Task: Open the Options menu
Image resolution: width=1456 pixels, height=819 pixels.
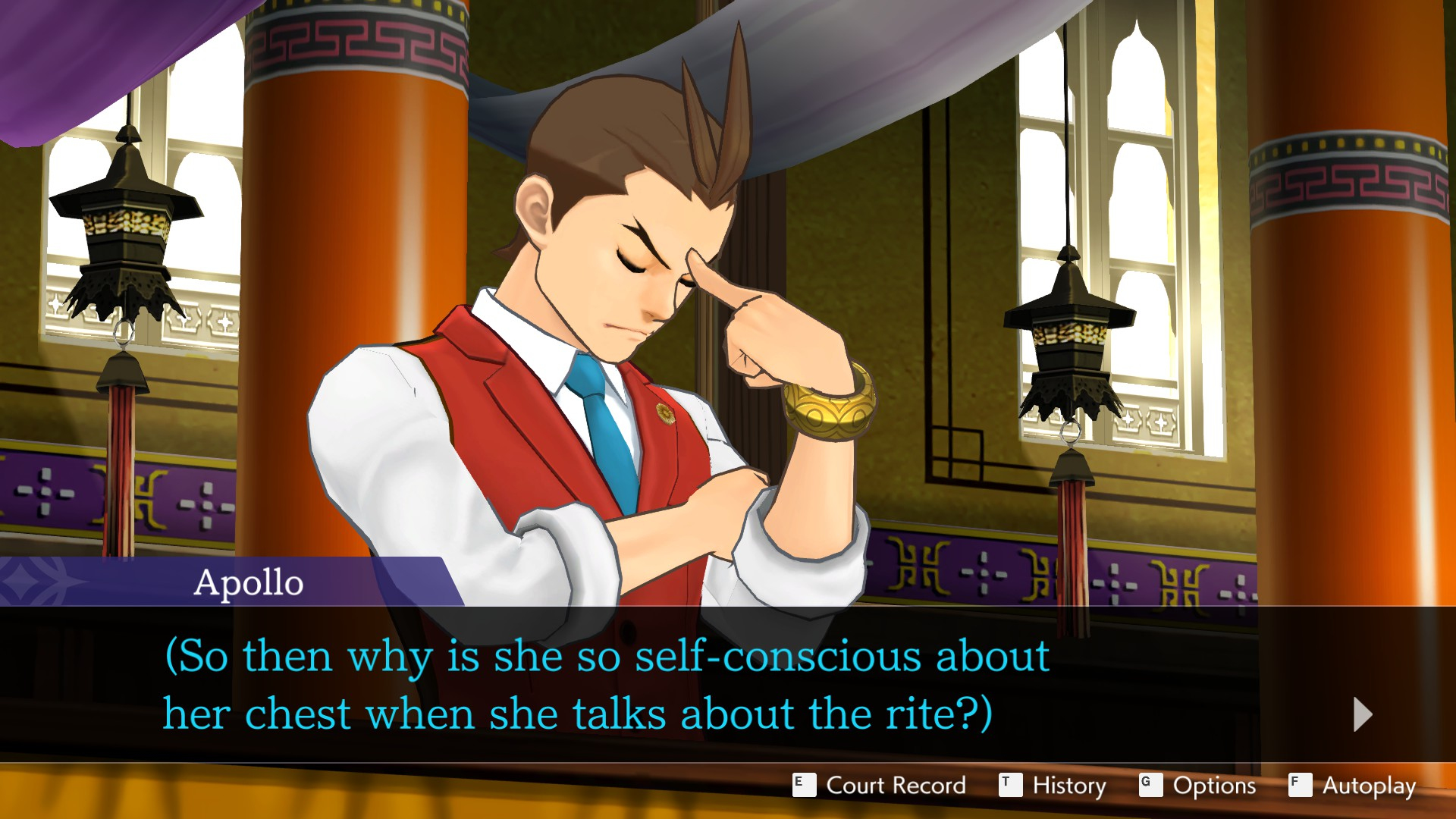Action: [1198, 786]
